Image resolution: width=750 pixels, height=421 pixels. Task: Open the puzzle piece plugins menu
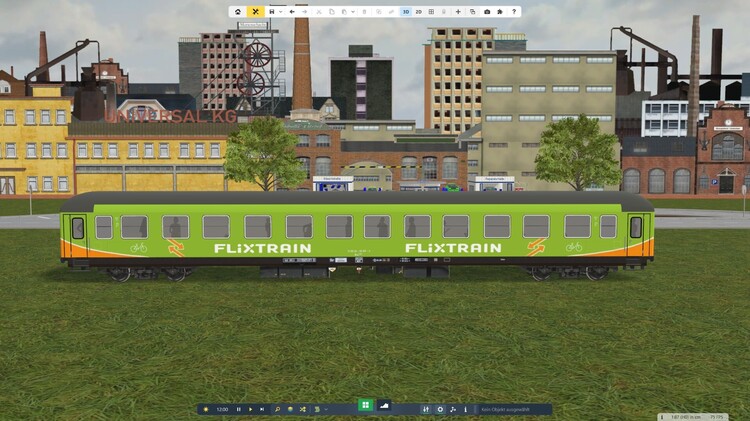pyautogui.click(x=499, y=12)
